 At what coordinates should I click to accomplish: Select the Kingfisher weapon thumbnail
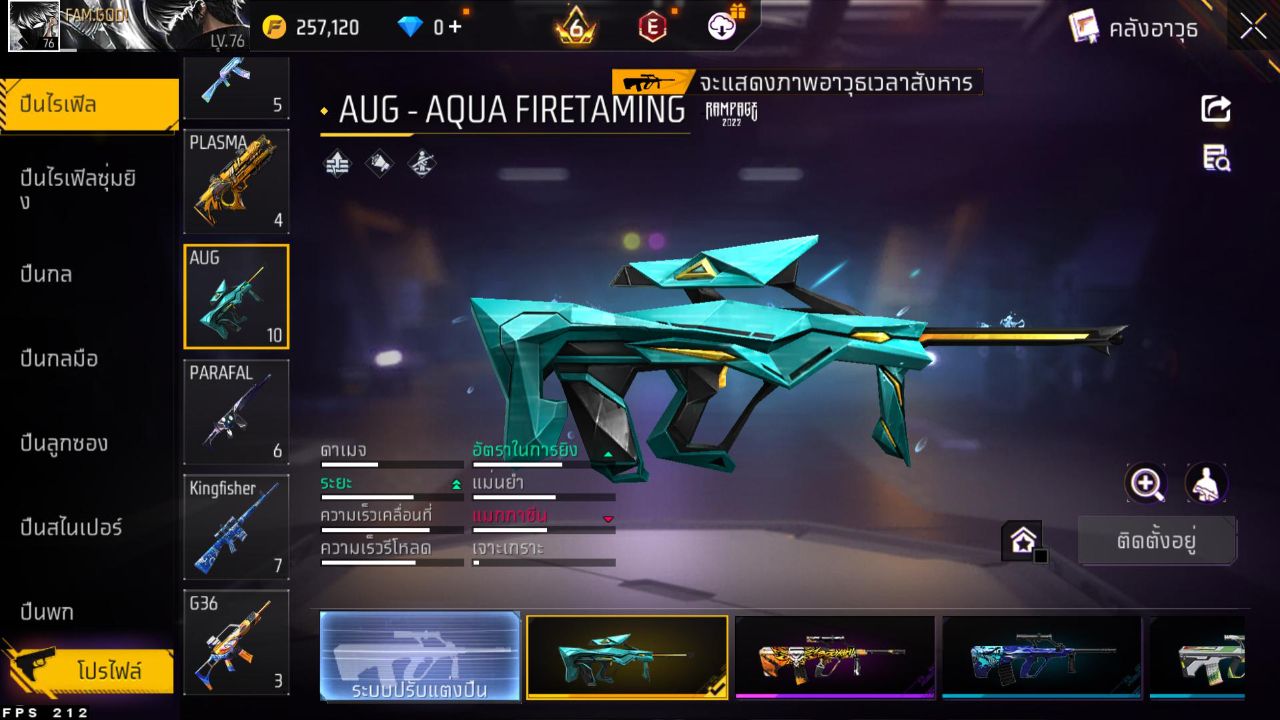click(x=236, y=528)
